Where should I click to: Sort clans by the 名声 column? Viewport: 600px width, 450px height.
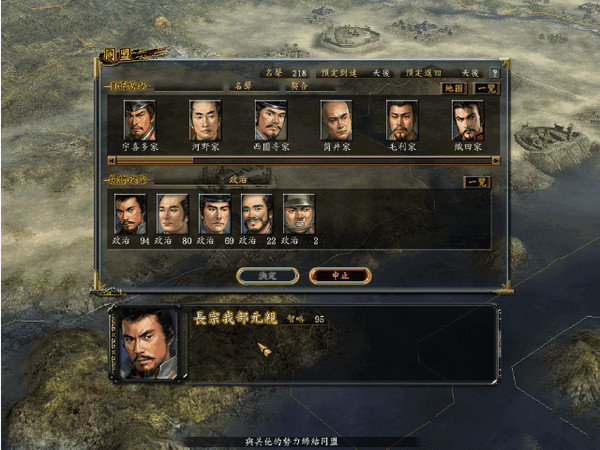click(240, 87)
